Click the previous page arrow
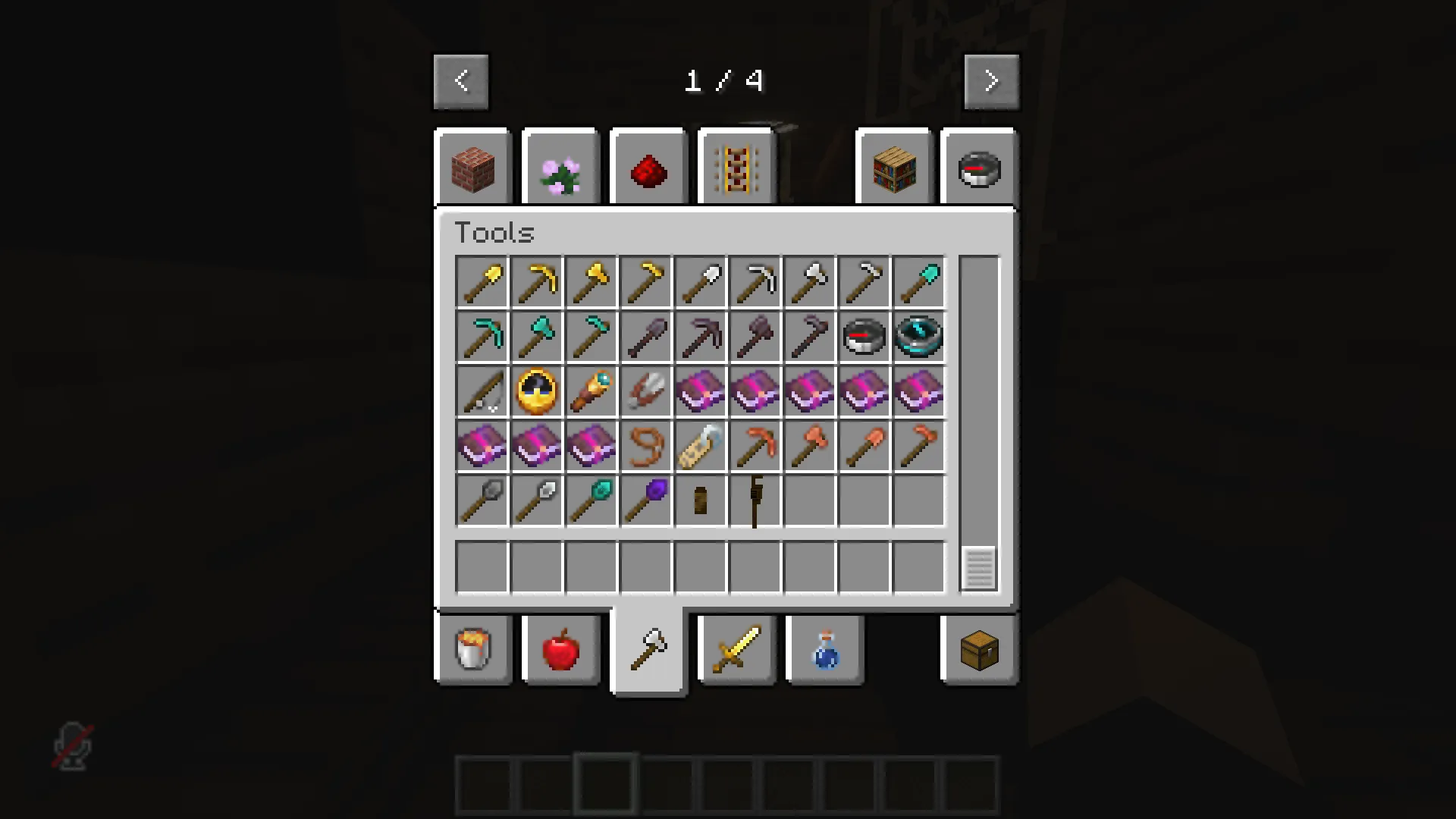 tap(462, 81)
